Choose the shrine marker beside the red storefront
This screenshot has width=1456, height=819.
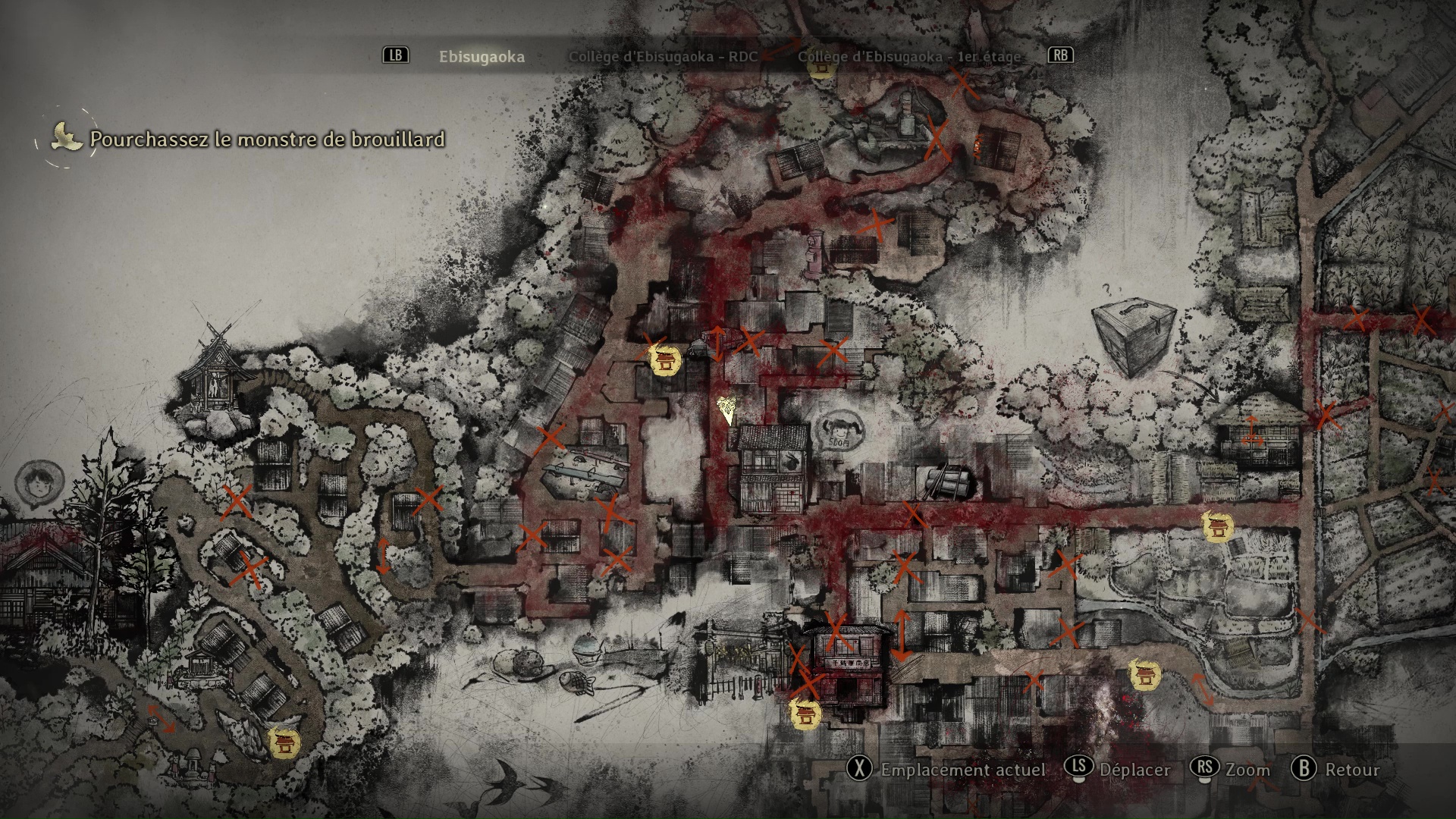[804, 714]
